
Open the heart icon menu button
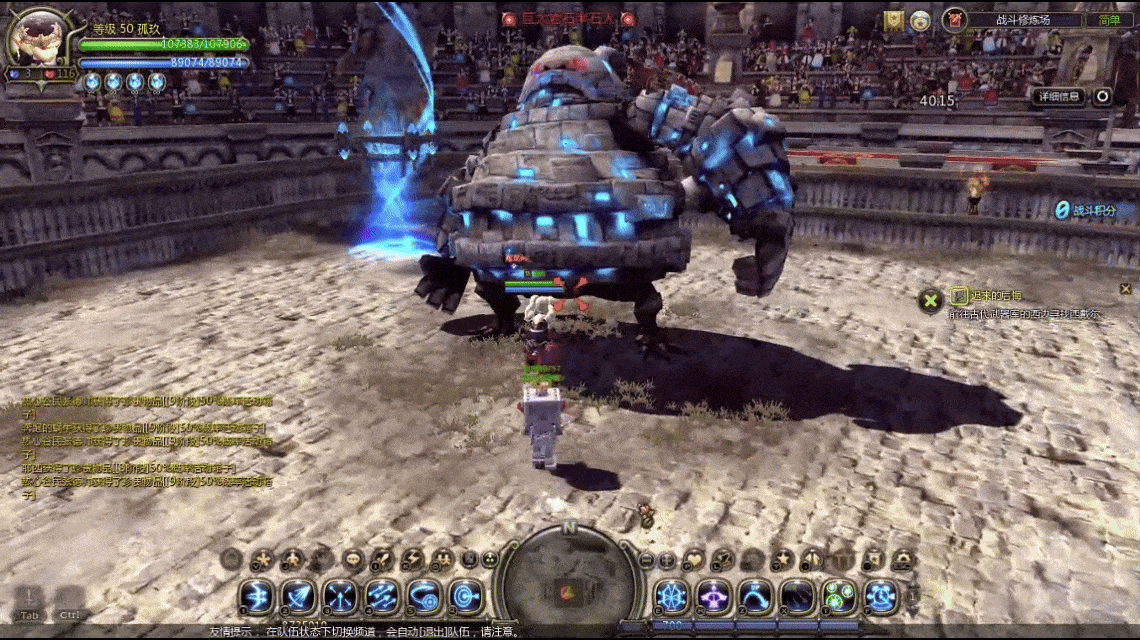tap(694, 560)
